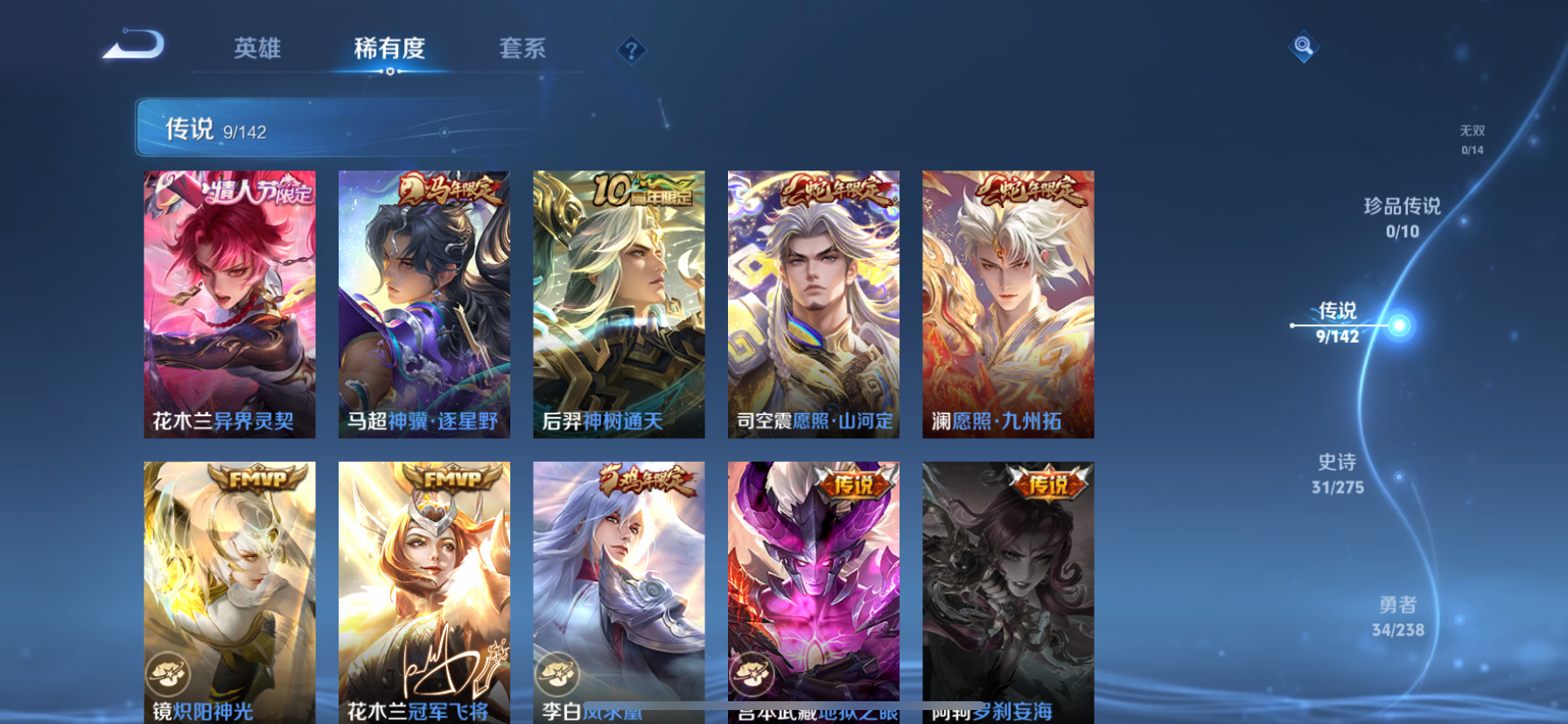Switch to the 英雄 tab
The image size is (1568, 724).
pyautogui.click(x=257, y=48)
